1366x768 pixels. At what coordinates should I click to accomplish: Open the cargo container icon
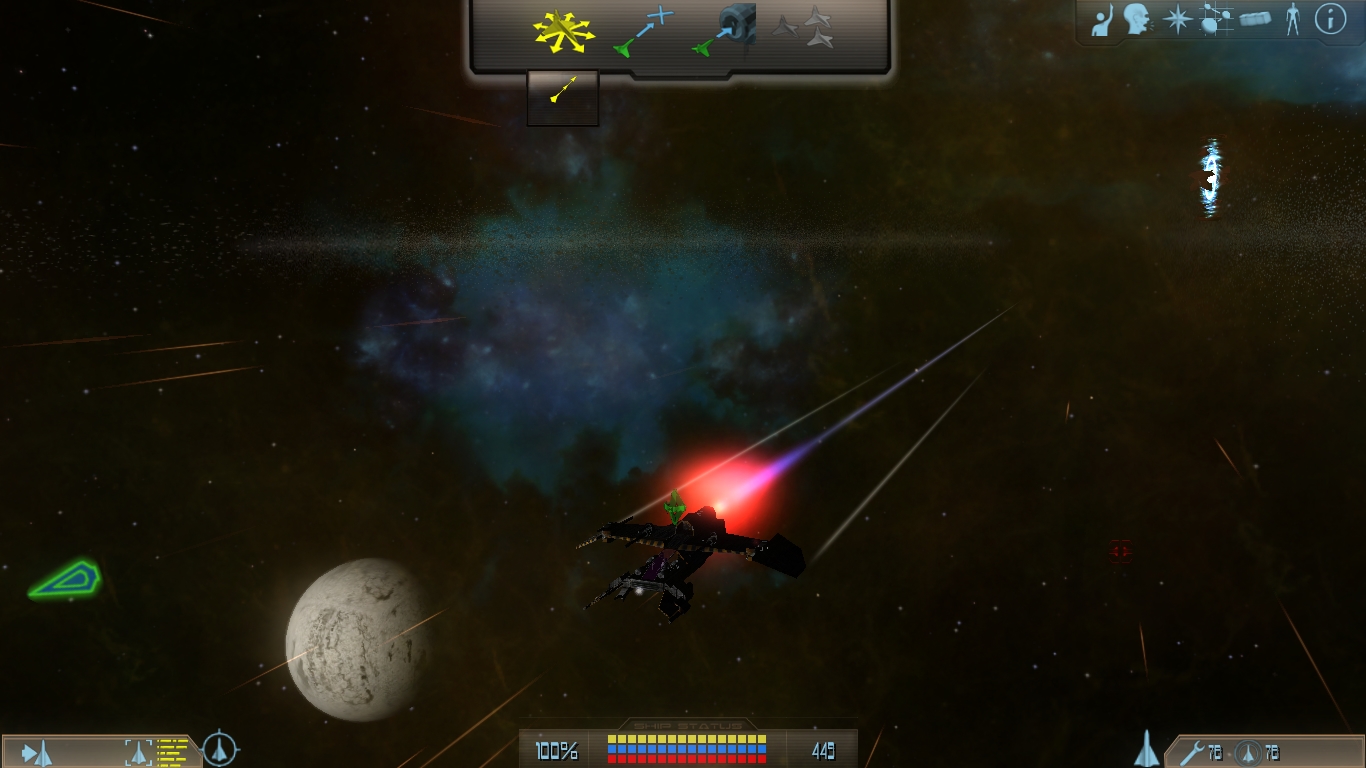click(1256, 20)
